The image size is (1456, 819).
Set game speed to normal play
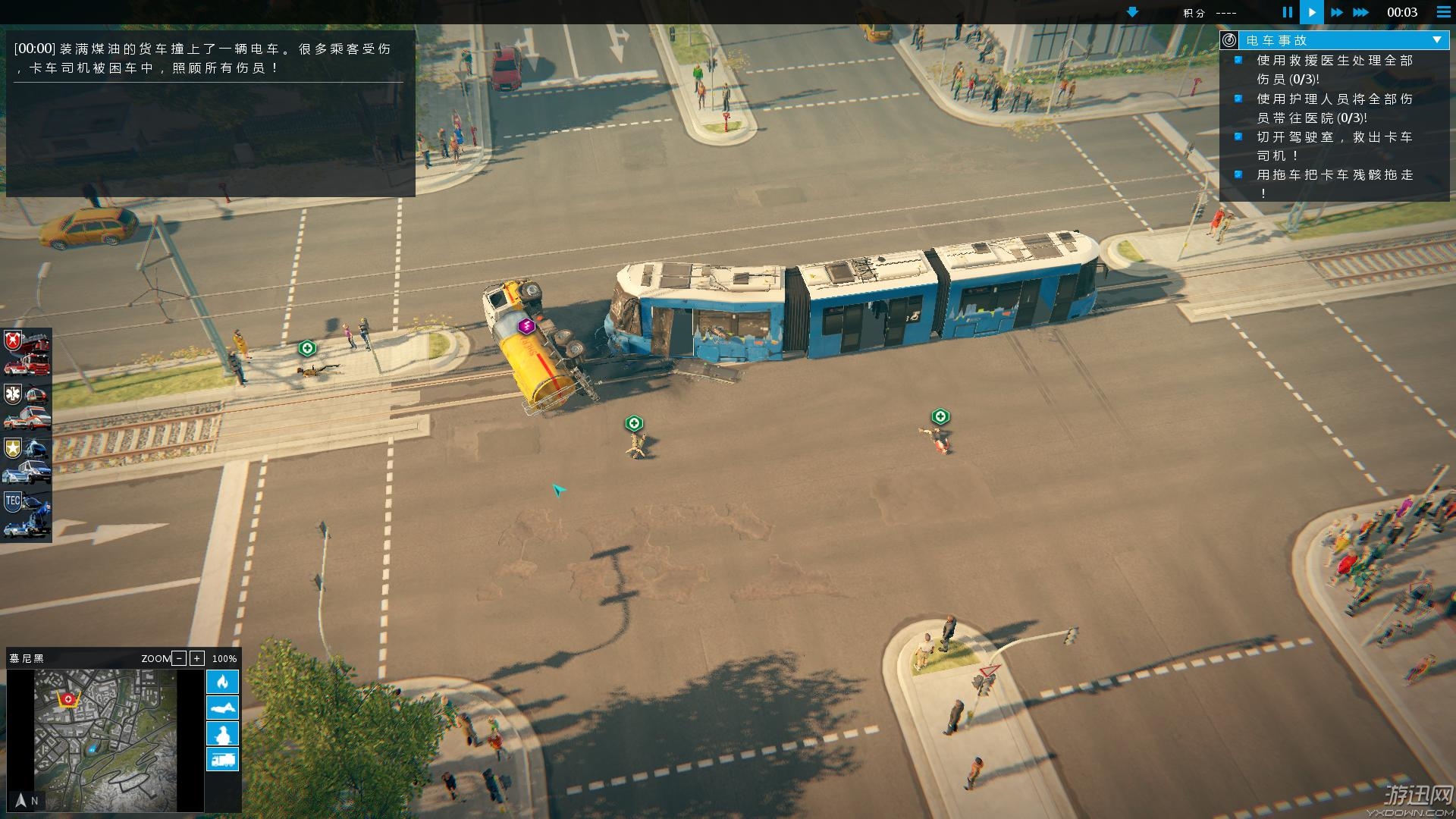pos(1311,12)
